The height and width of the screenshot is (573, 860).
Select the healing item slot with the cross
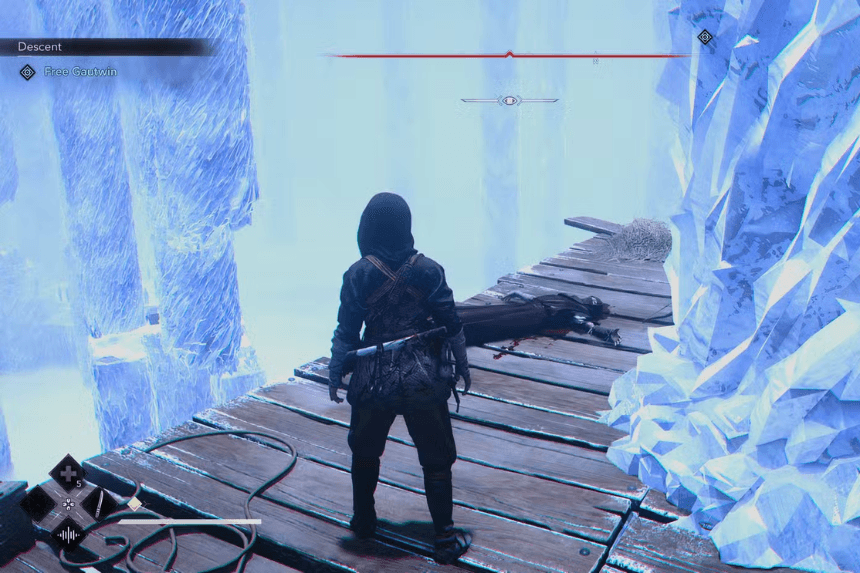(x=67, y=471)
